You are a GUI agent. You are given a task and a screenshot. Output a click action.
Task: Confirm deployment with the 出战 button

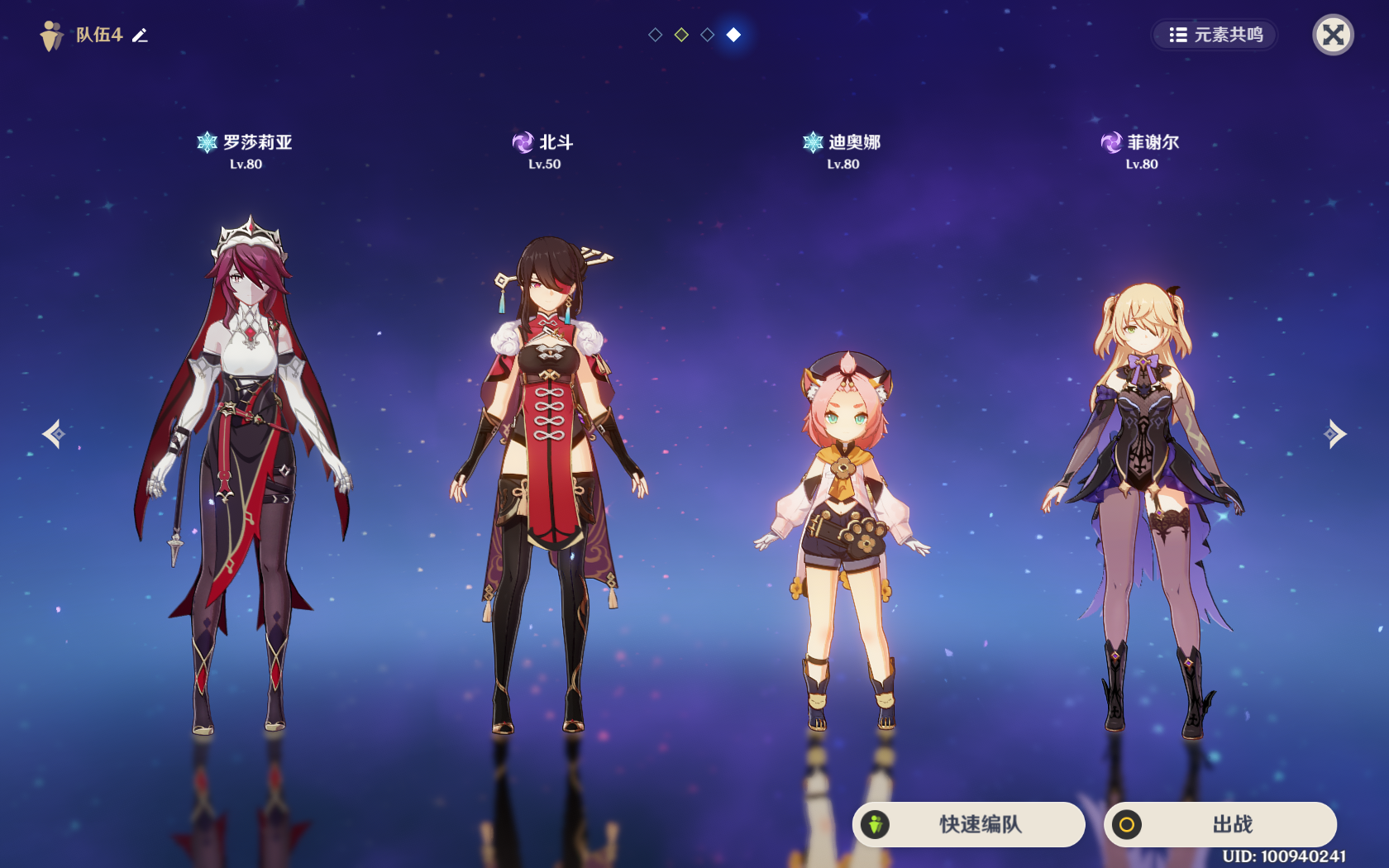point(1220,824)
